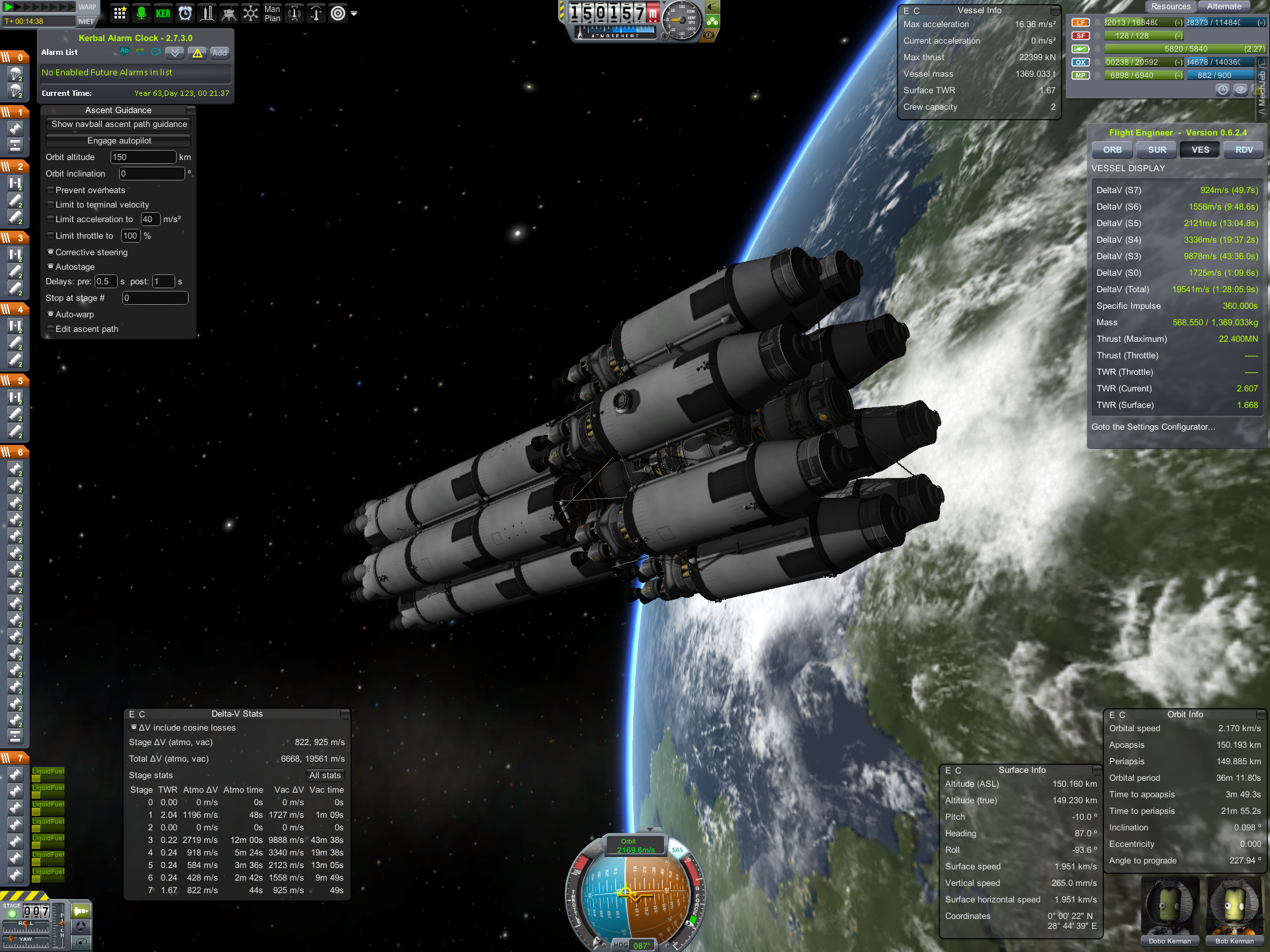Enable Limit to terminal velocity
The height and width of the screenshot is (952, 1270).
click(x=51, y=205)
